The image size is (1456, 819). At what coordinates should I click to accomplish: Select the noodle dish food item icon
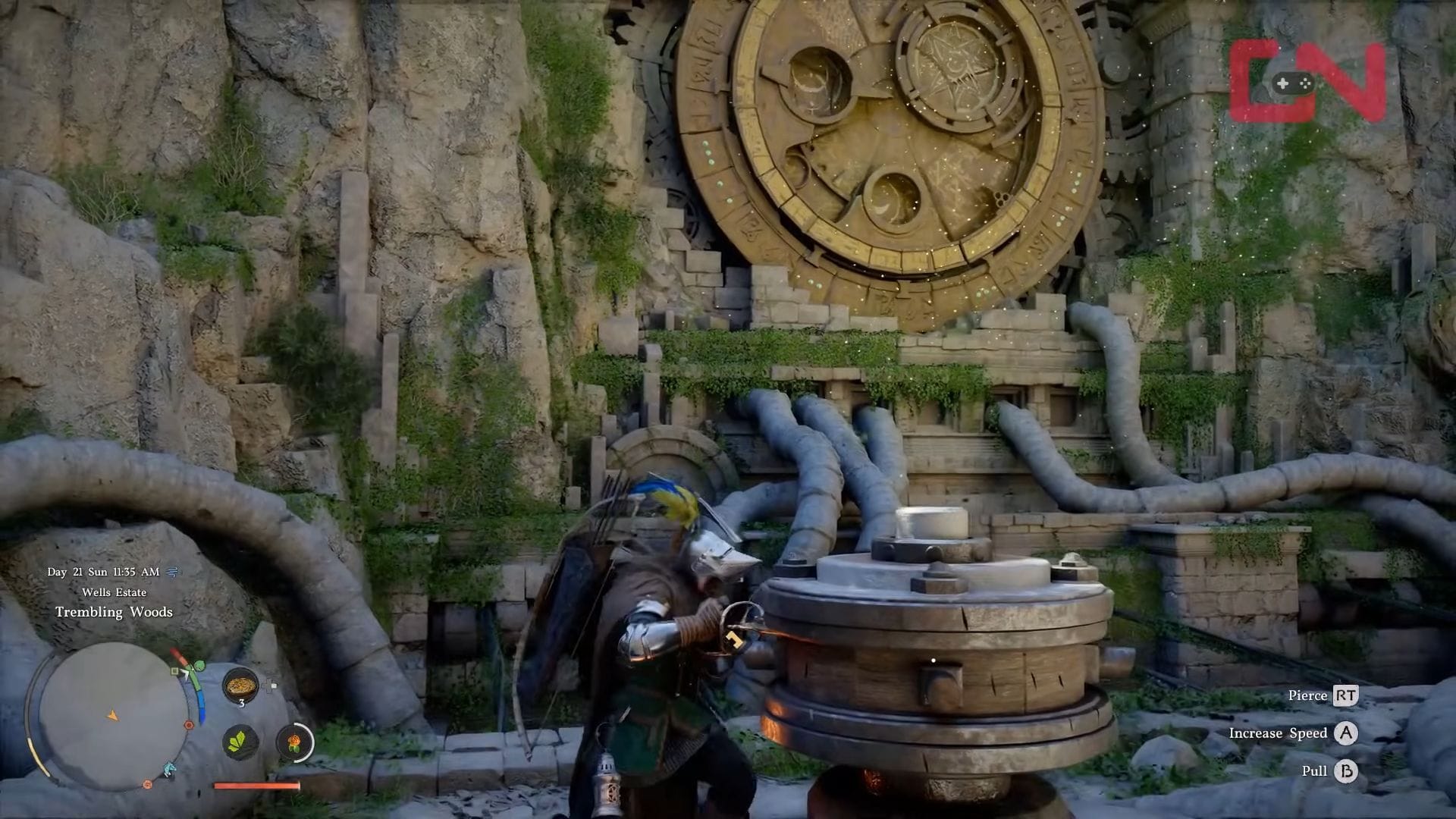241,684
